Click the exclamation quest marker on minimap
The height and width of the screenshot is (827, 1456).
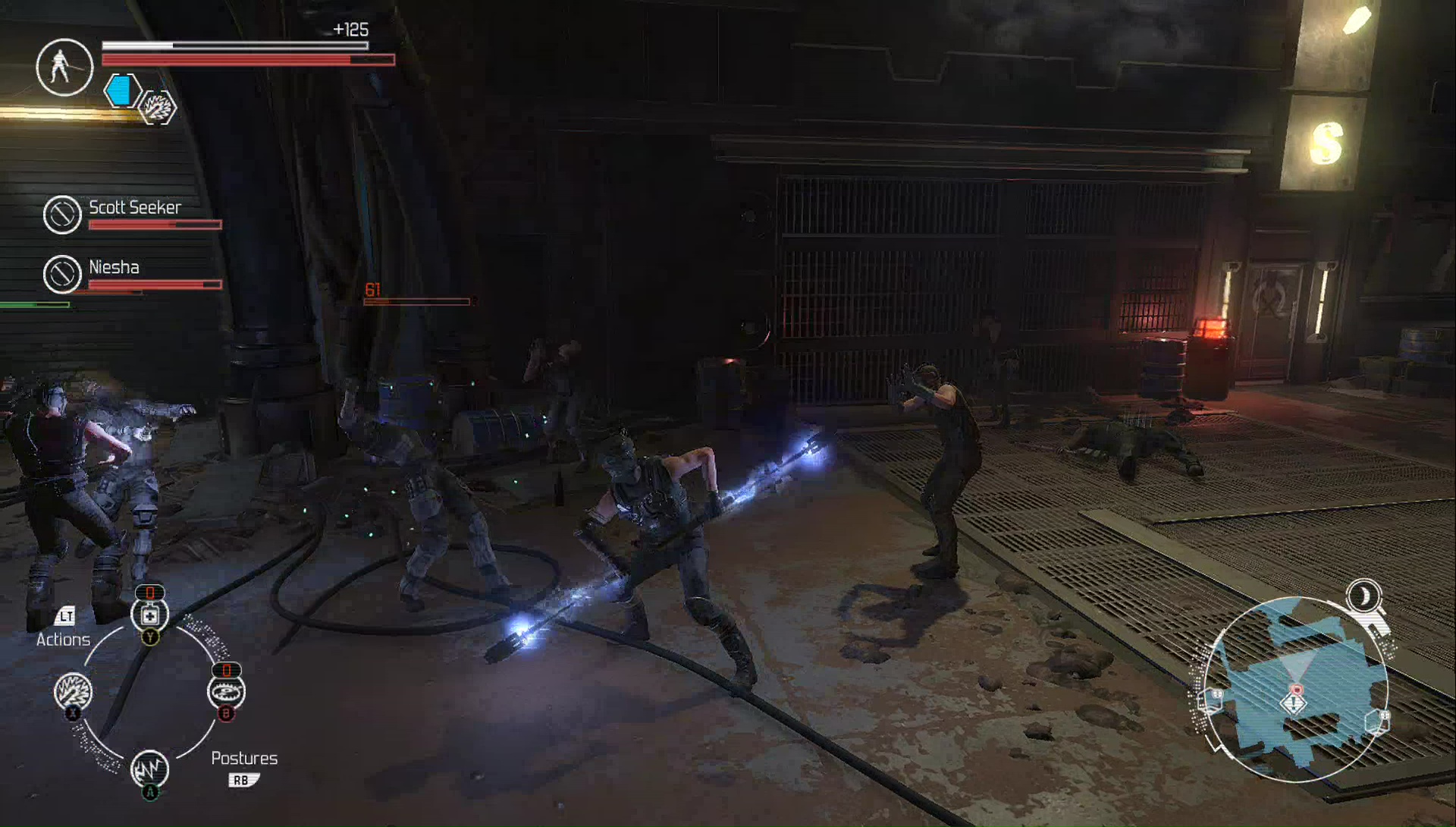click(x=1294, y=703)
